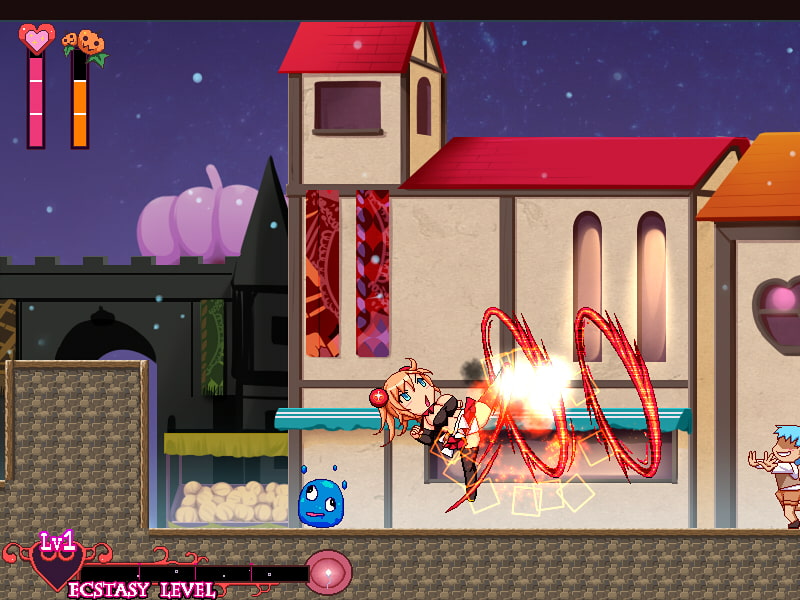Click the pink orb ending the Ecstasy gauge
800x600 pixels.
(x=328, y=571)
